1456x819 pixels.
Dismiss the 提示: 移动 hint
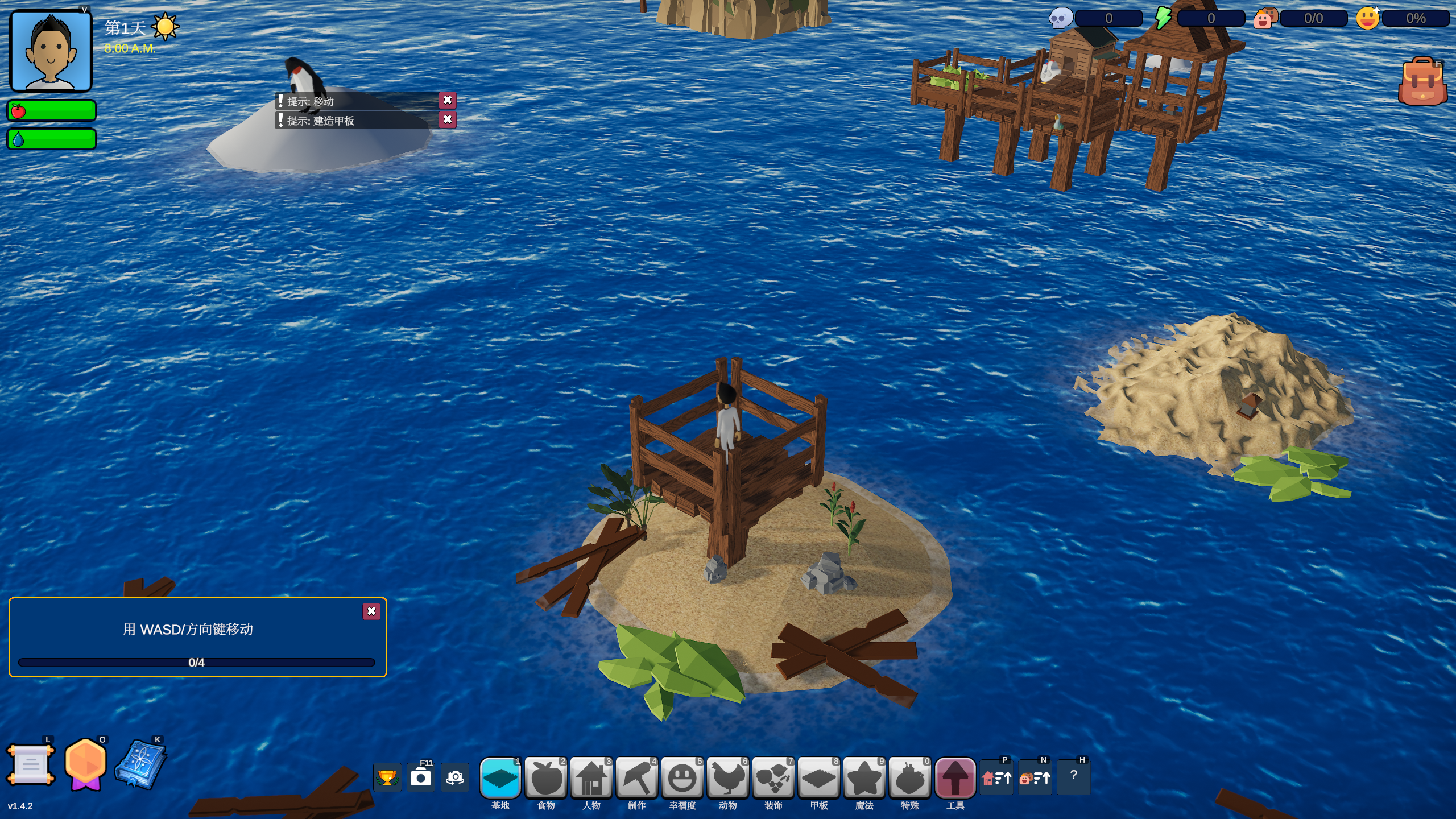click(x=448, y=100)
